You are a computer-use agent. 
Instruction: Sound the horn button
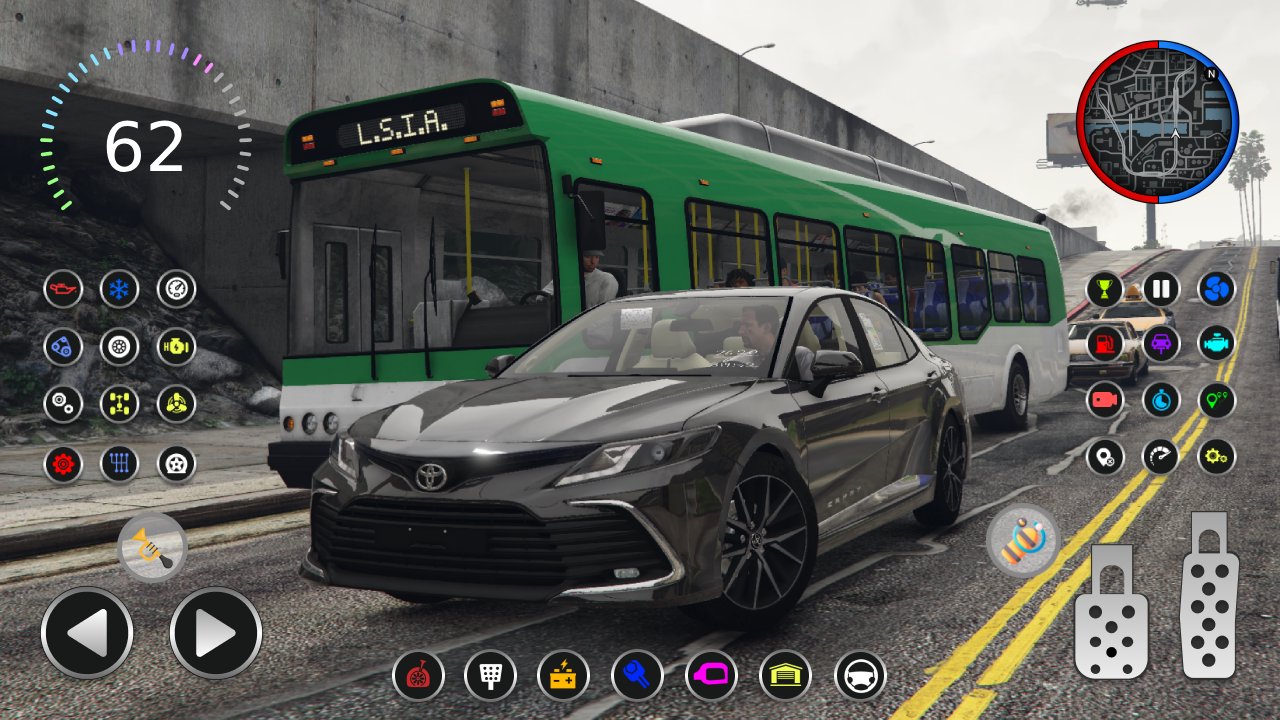pos(152,547)
